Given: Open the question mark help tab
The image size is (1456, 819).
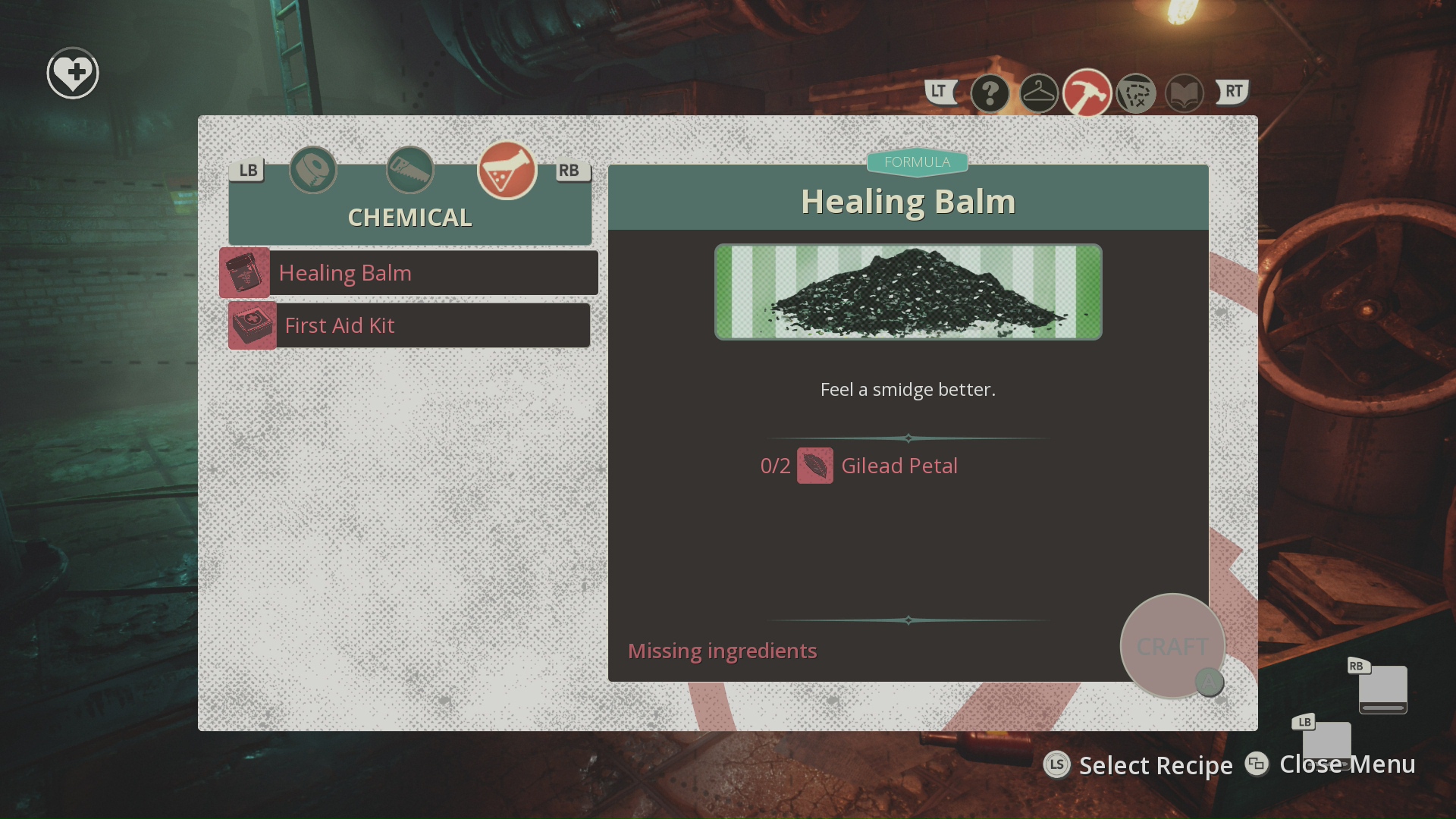Looking at the screenshot, I should pyautogui.click(x=990, y=94).
